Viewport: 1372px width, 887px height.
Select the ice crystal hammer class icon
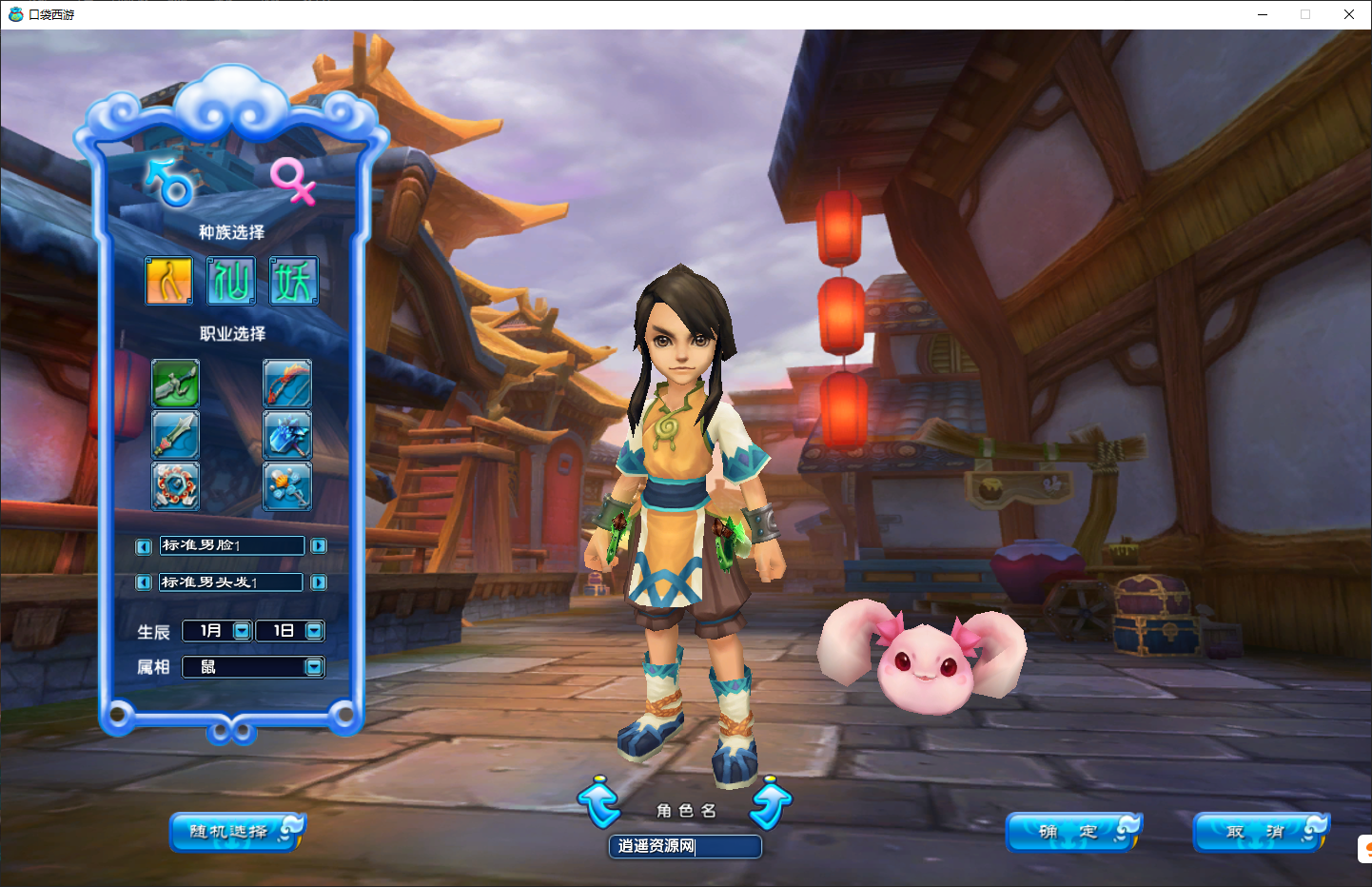pyautogui.click(x=287, y=435)
